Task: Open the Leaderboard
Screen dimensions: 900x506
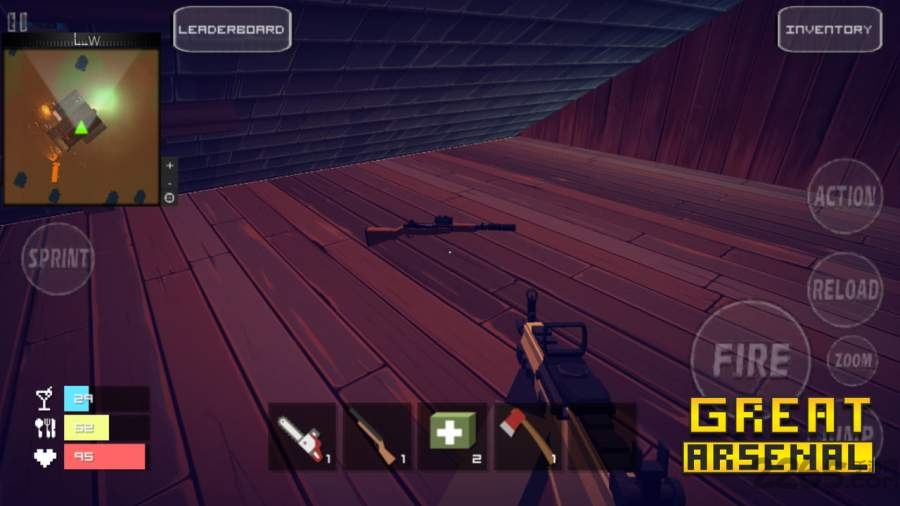Action: [x=232, y=29]
